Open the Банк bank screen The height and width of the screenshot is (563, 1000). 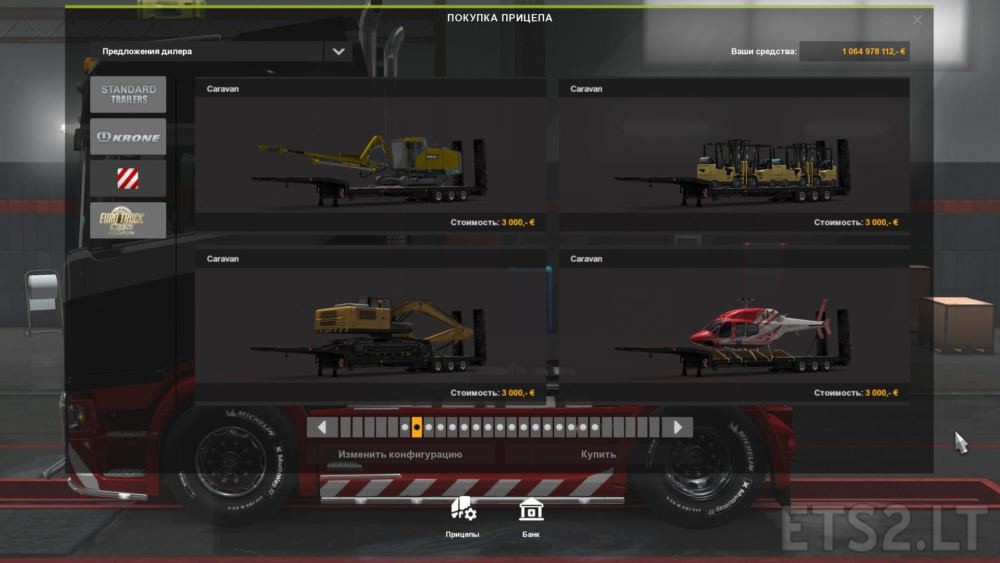[531, 516]
